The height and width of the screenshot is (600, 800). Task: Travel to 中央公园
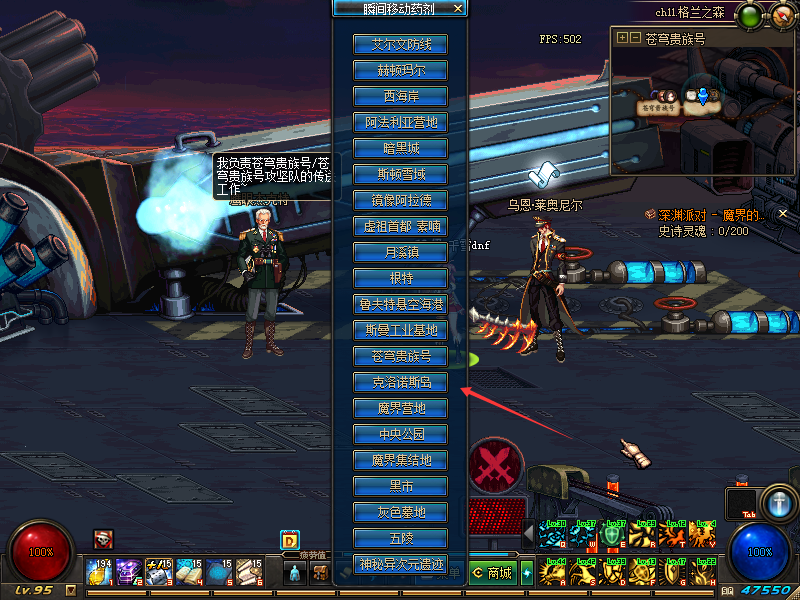pos(400,434)
